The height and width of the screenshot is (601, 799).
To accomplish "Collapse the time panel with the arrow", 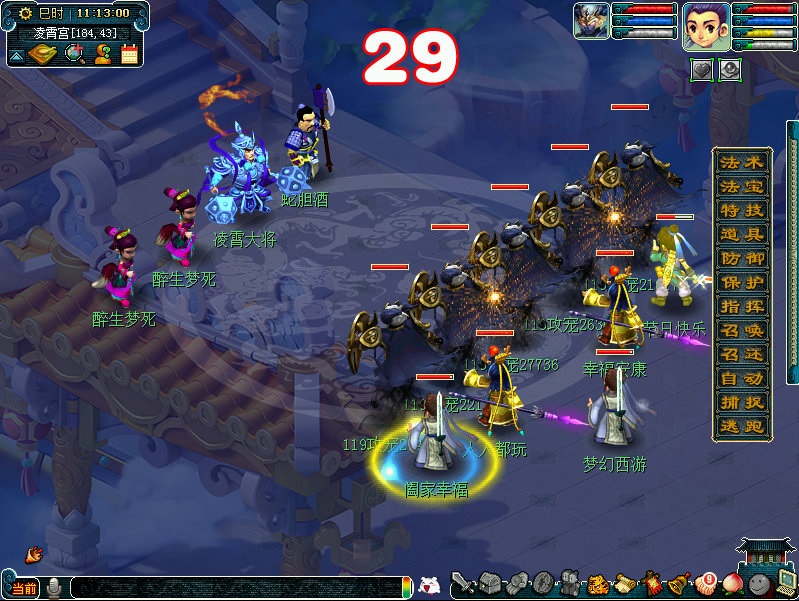I will click(16, 57).
